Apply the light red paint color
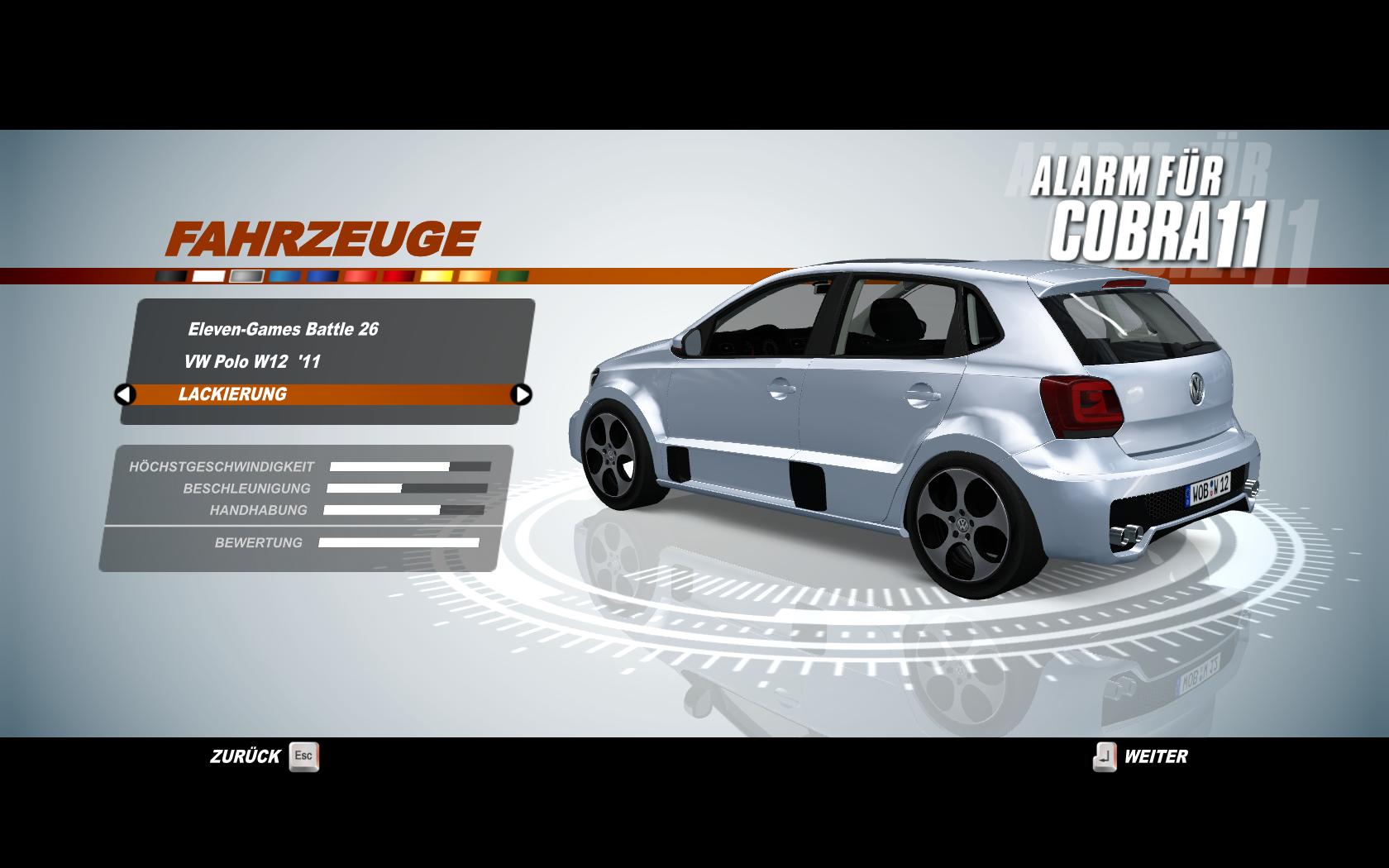 pyautogui.click(x=361, y=276)
